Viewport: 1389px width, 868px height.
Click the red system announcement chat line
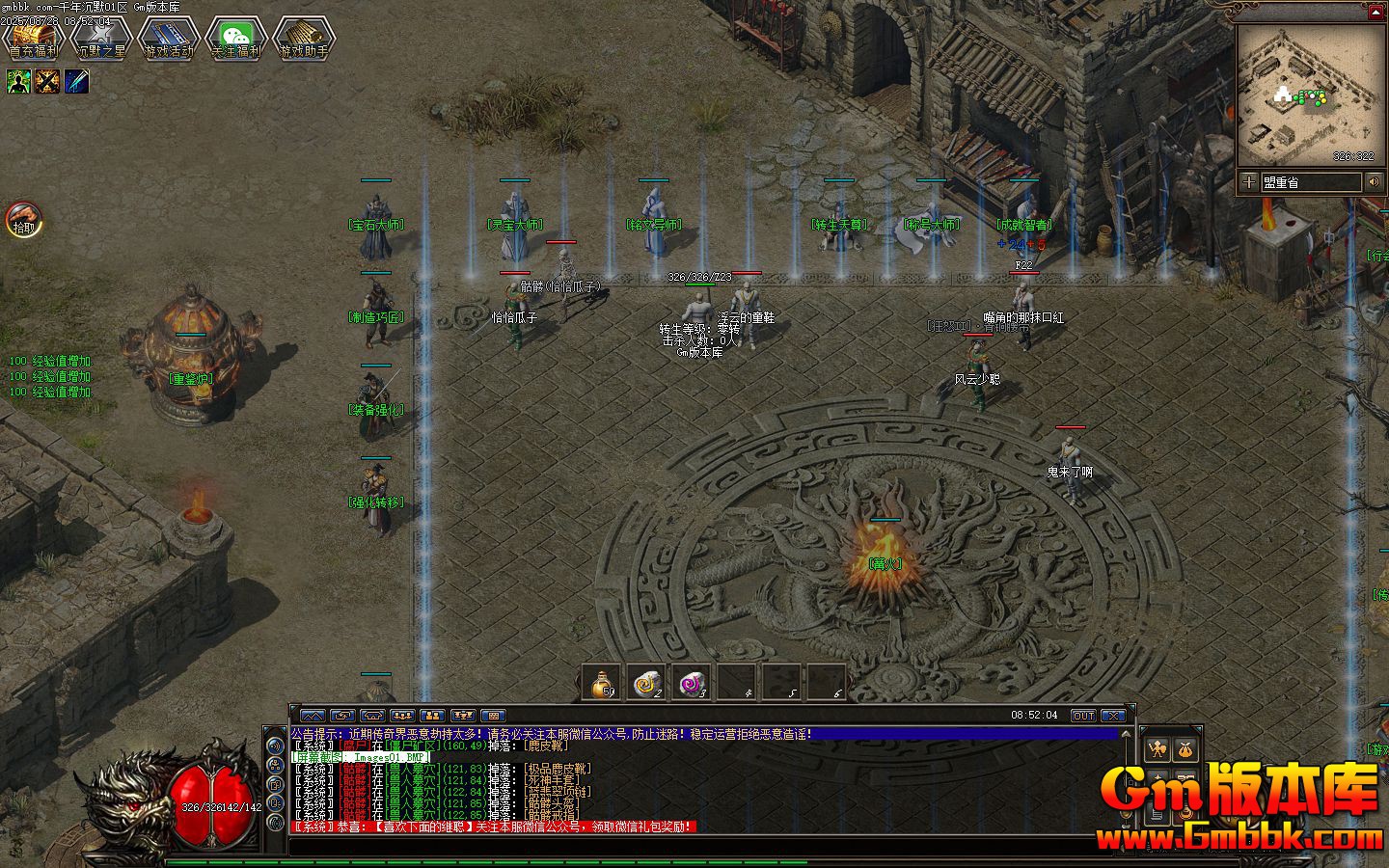tap(492, 827)
